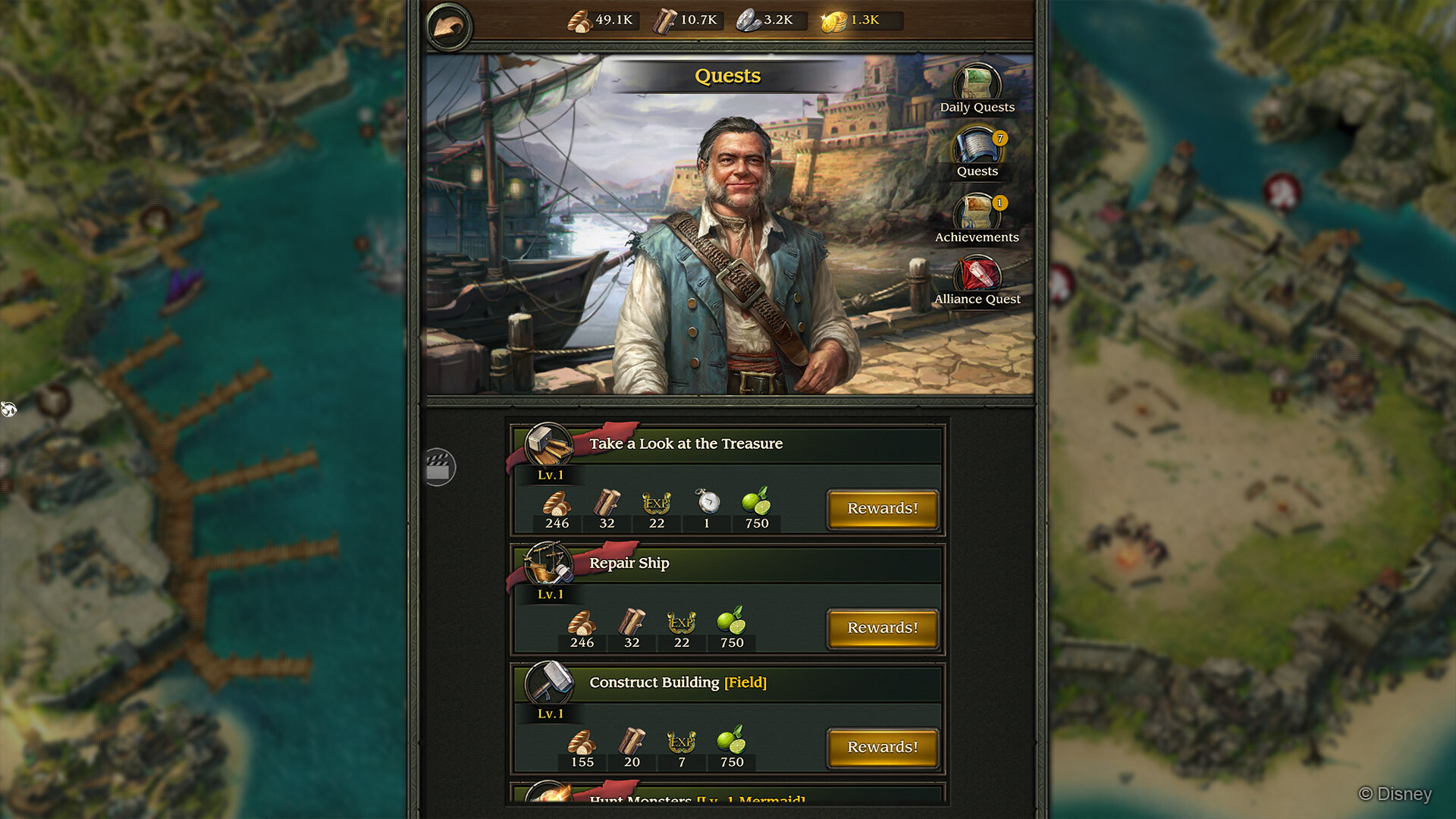Open the Hunt Monsters Mermaid quest
Viewport: 1456px width, 819px height.
pyautogui.click(x=696, y=800)
